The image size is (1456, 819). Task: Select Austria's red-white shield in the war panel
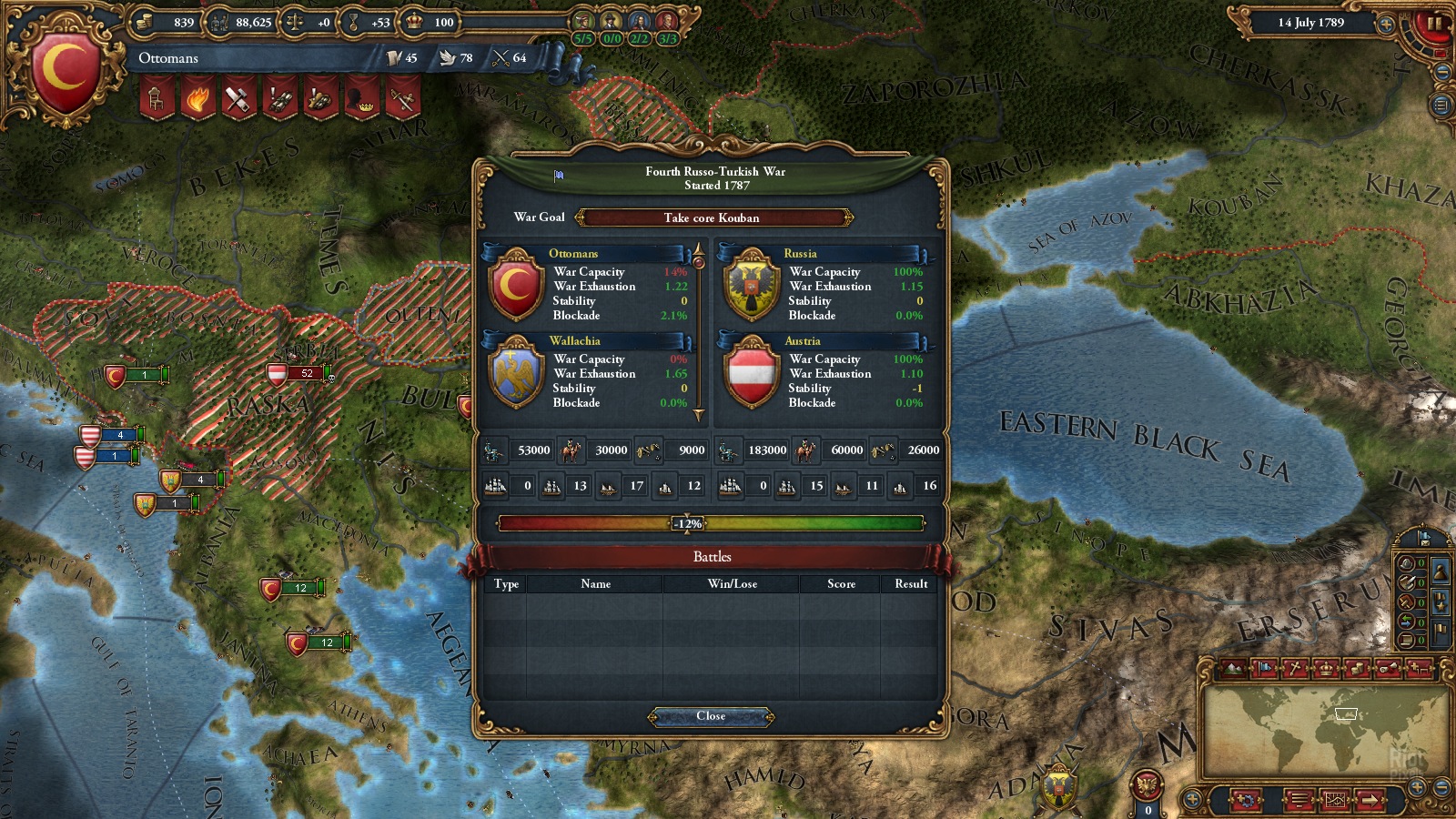click(752, 373)
